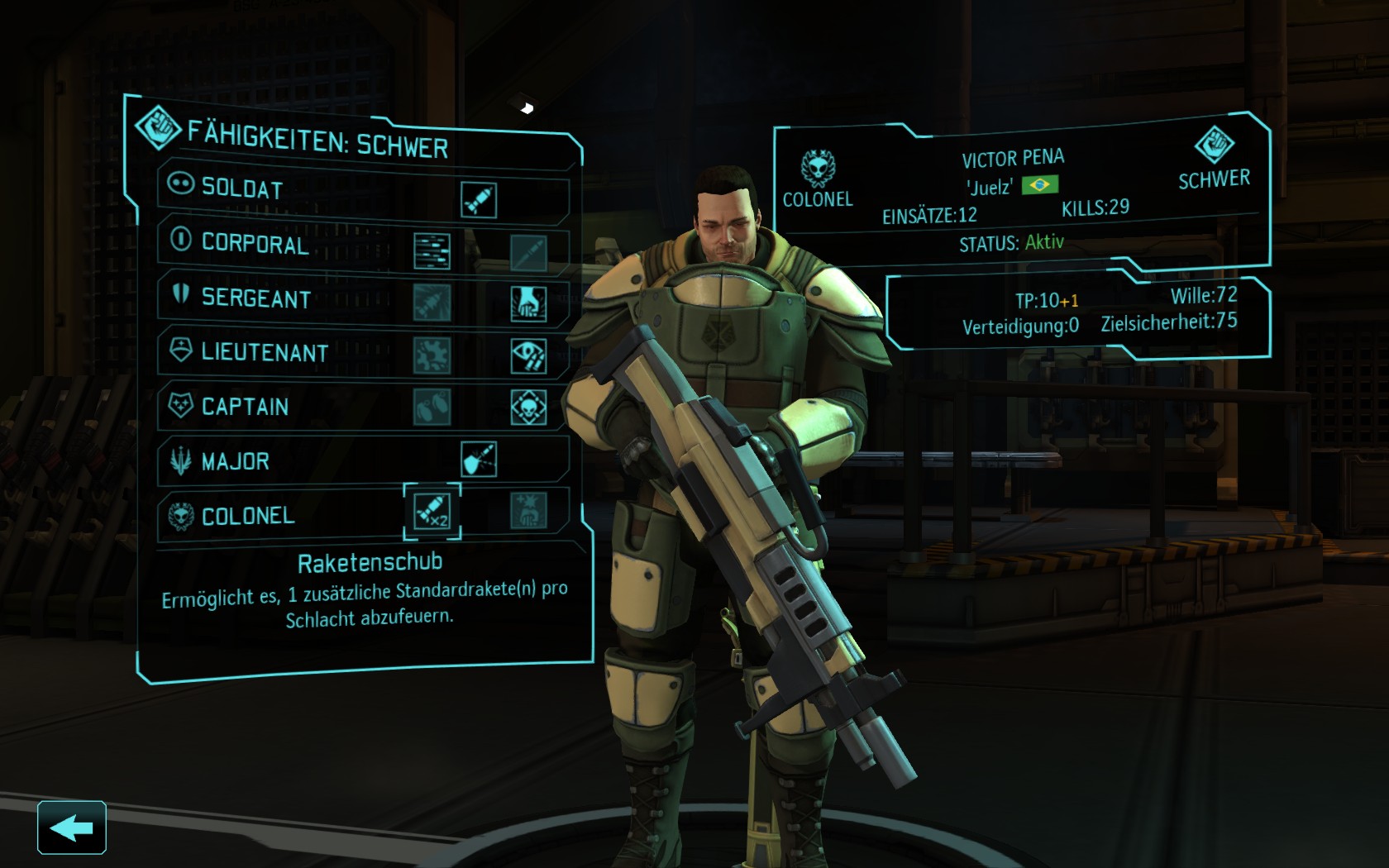Select the Soldat rank rocket launcher ability

pos(479,200)
